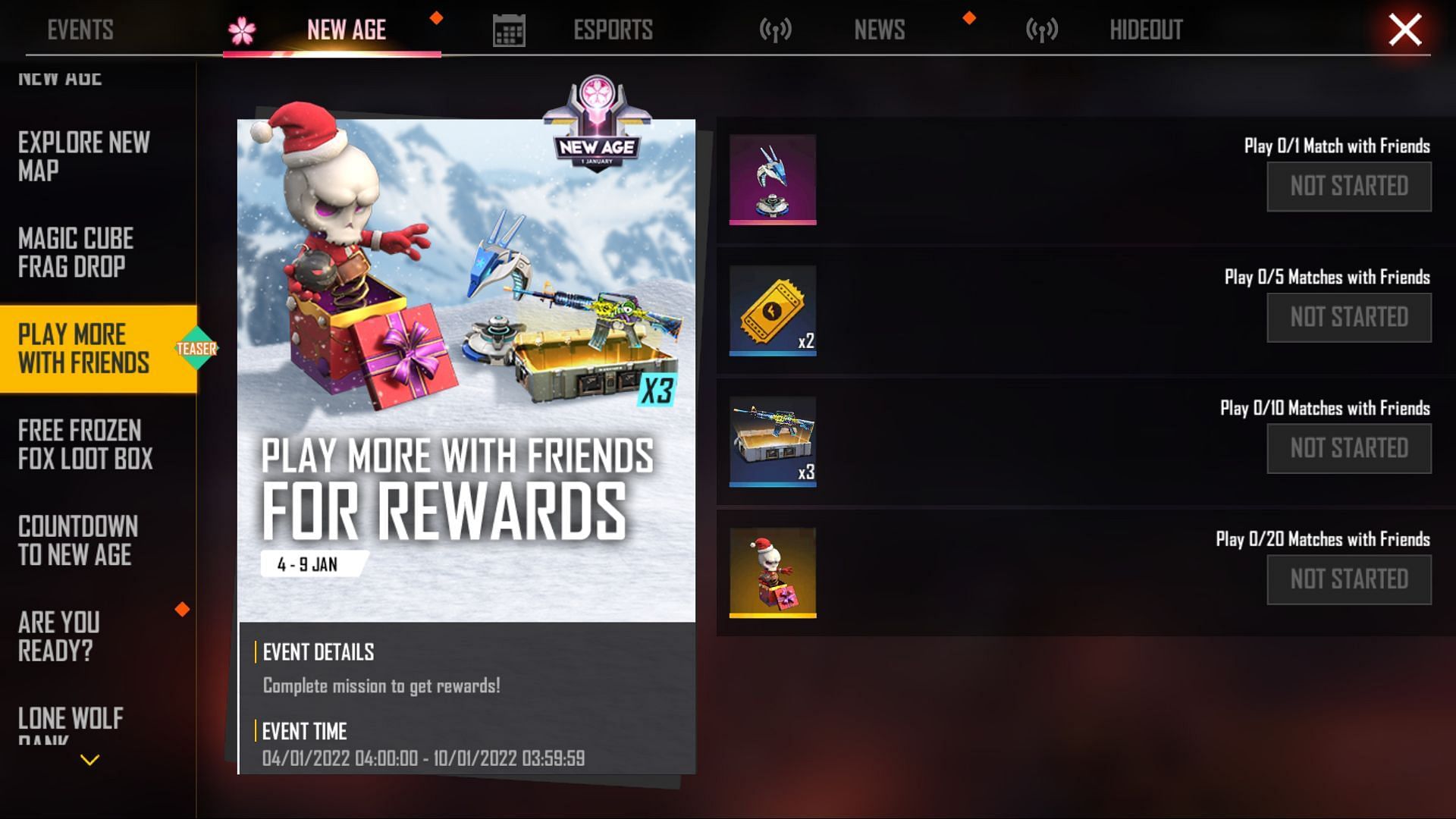Image resolution: width=1456 pixels, height=819 pixels.
Task: Click the yellow down arrow under the event list
Action: pyautogui.click(x=89, y=760)
